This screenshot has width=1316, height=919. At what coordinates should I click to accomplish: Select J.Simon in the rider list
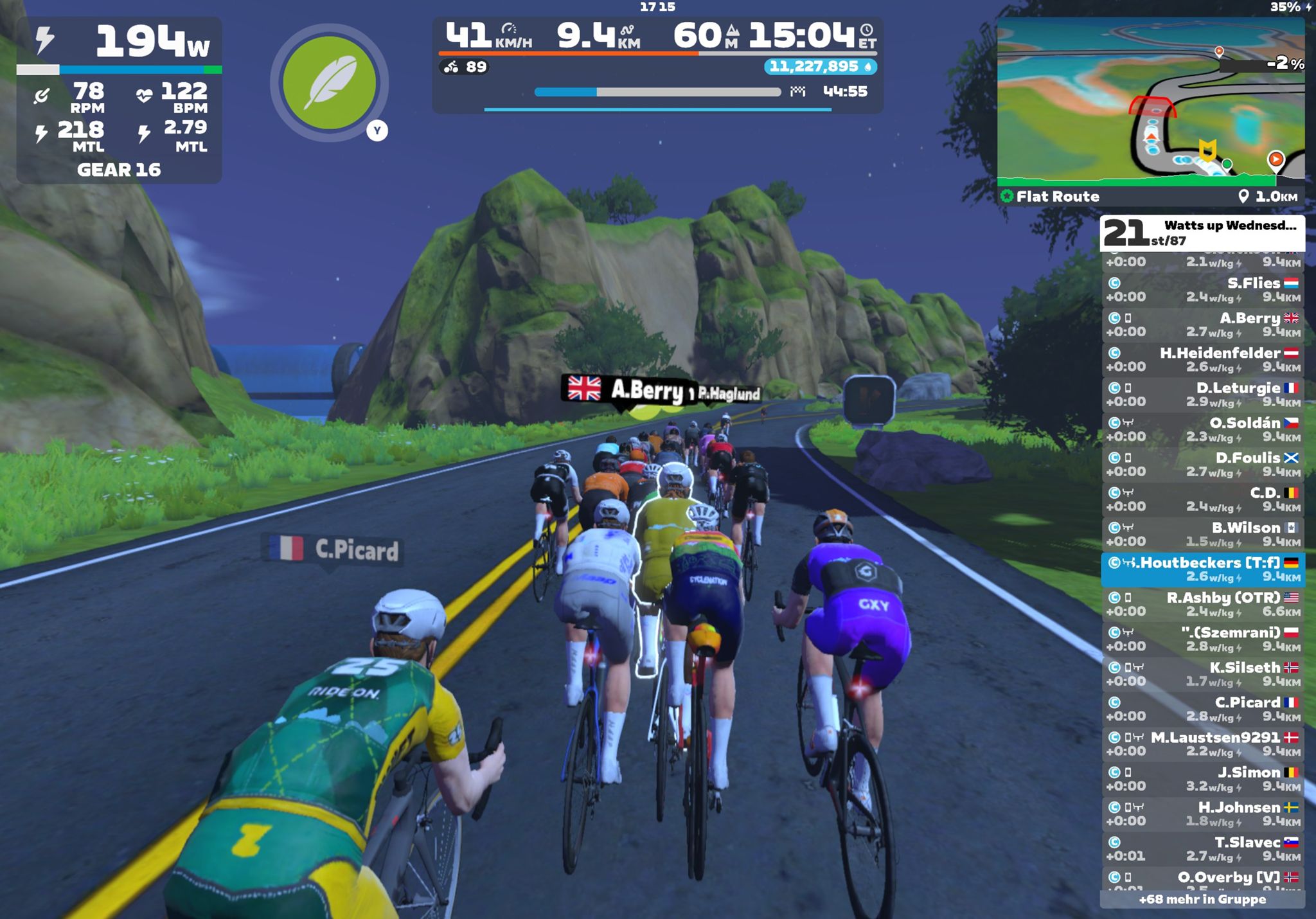click(x=1202, y=779)
